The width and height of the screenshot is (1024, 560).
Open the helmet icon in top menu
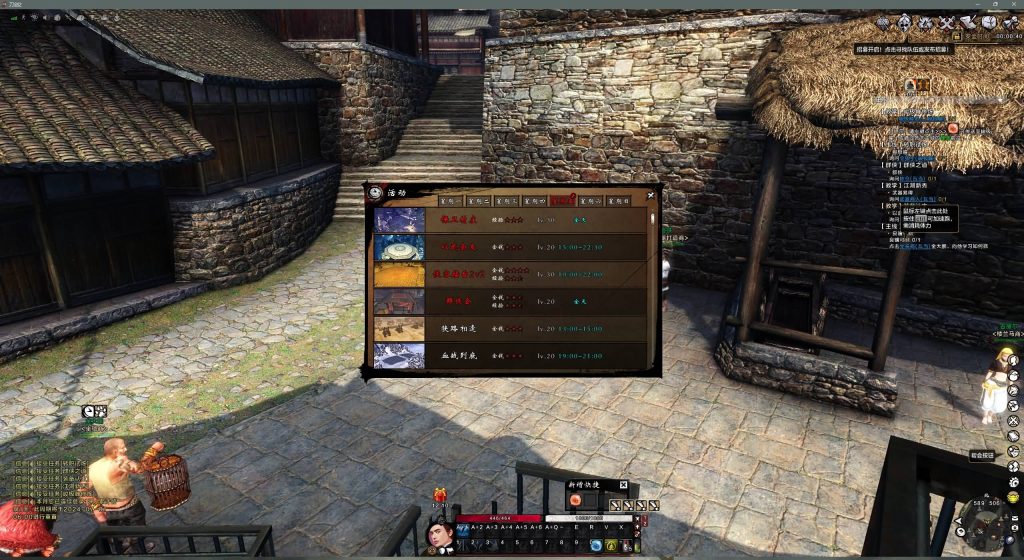[904, 22]
